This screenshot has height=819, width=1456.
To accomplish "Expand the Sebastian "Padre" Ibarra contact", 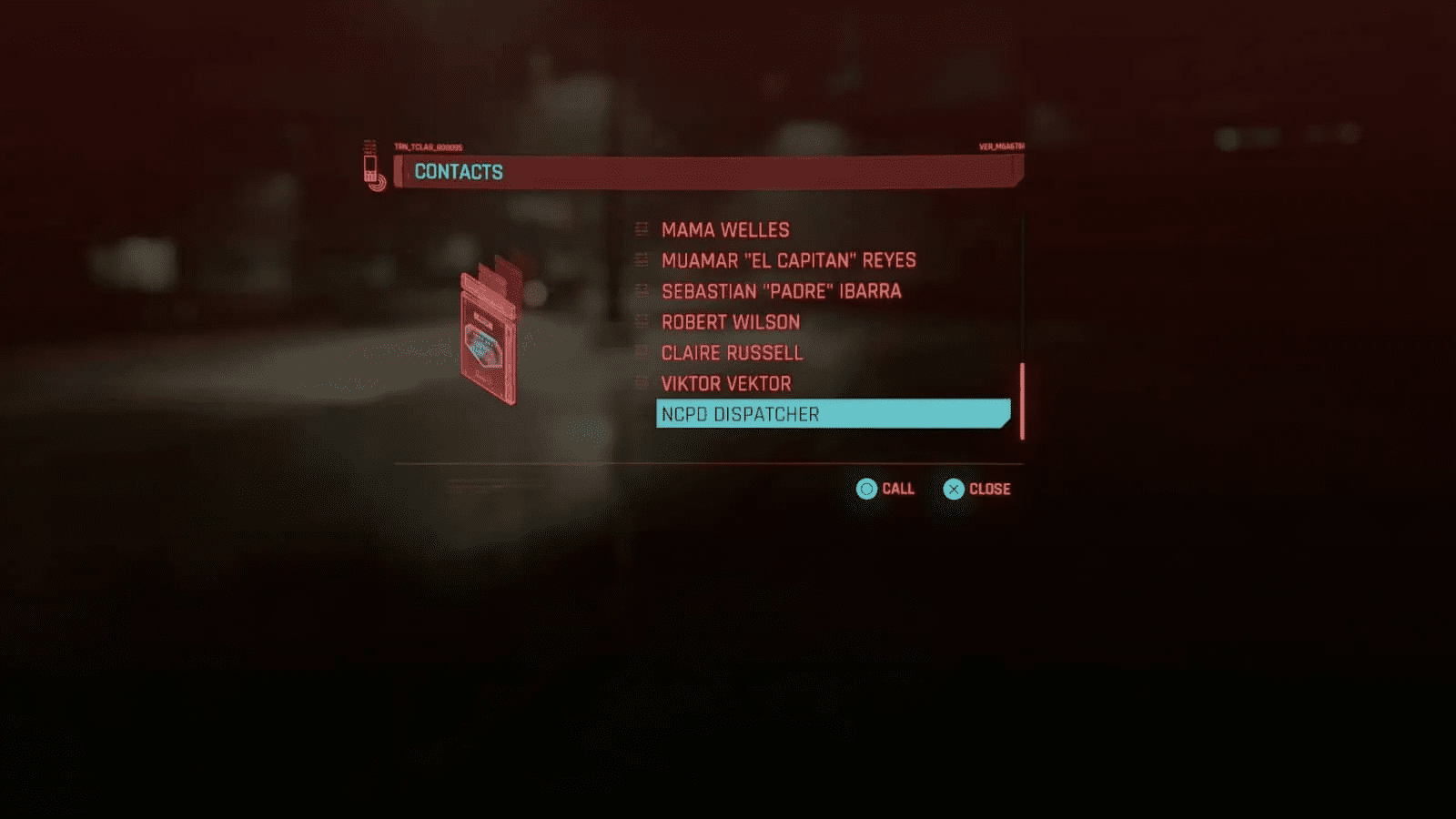I will tap(781, 291).
